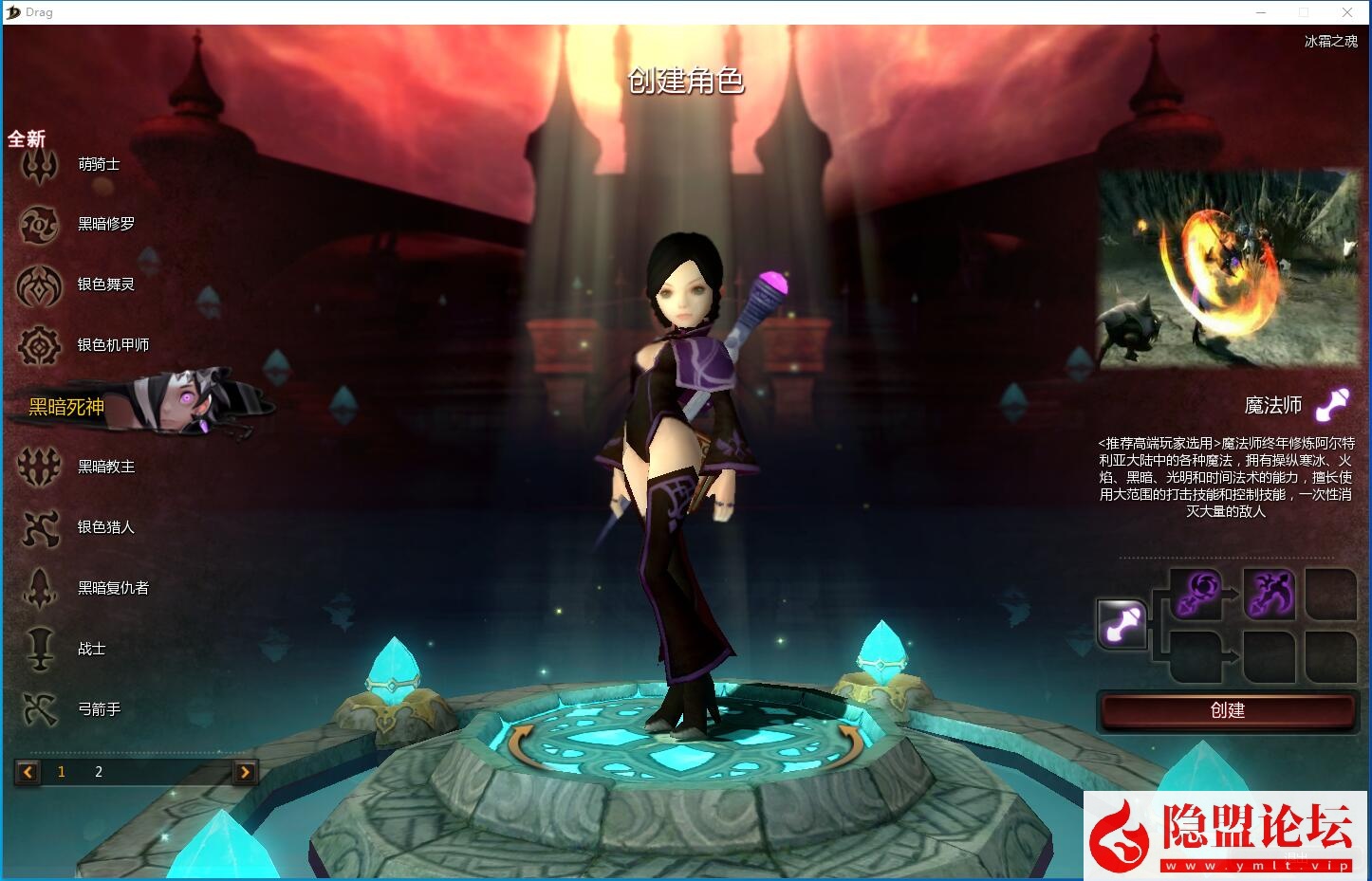Image resolution: width=1372 pixels, height=881 pixels.
Task: Go to the next class list page
Action: [245, 772]
